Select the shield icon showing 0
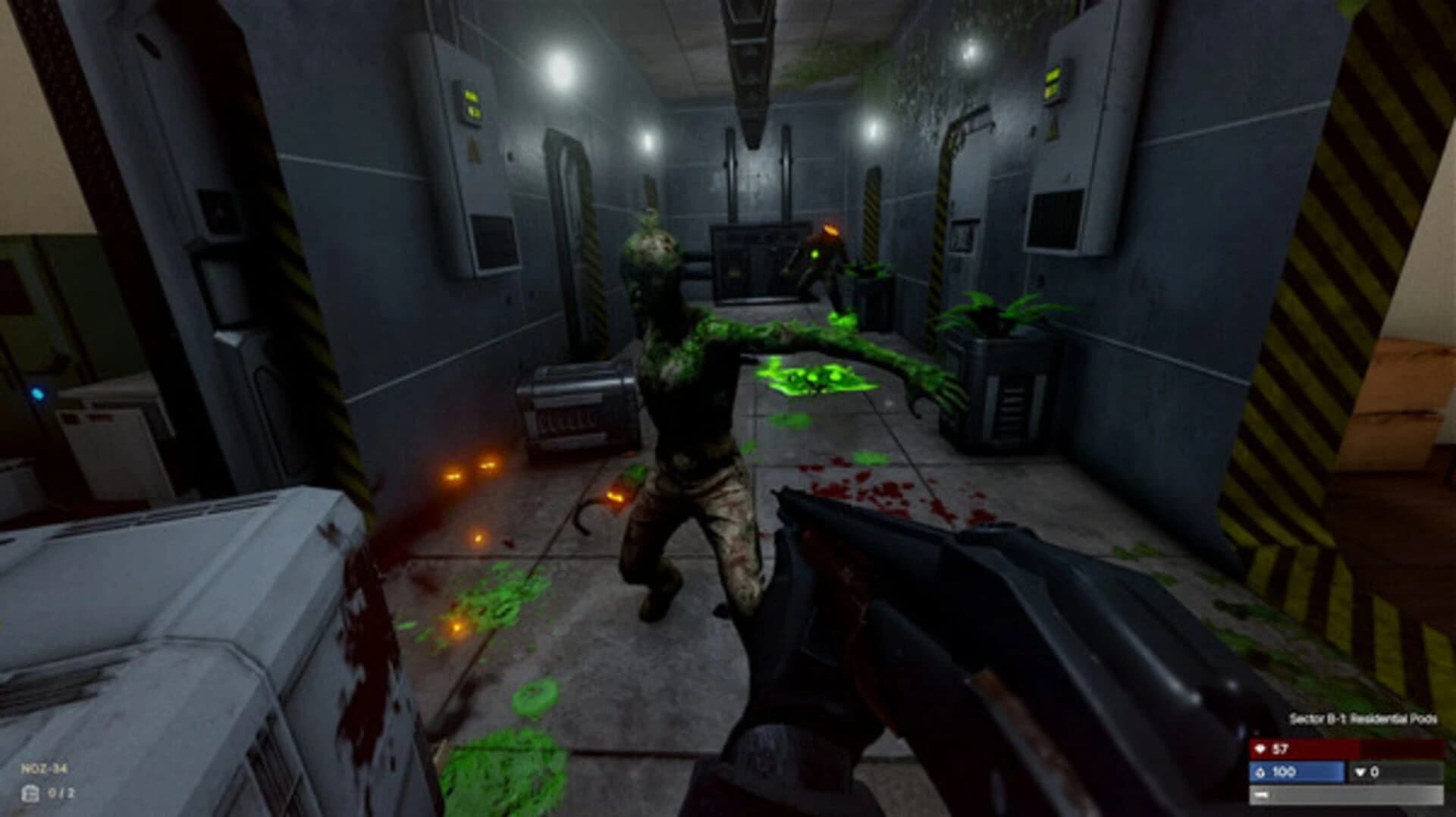Screen dimensions: 1456x817 coord(1360,772)
